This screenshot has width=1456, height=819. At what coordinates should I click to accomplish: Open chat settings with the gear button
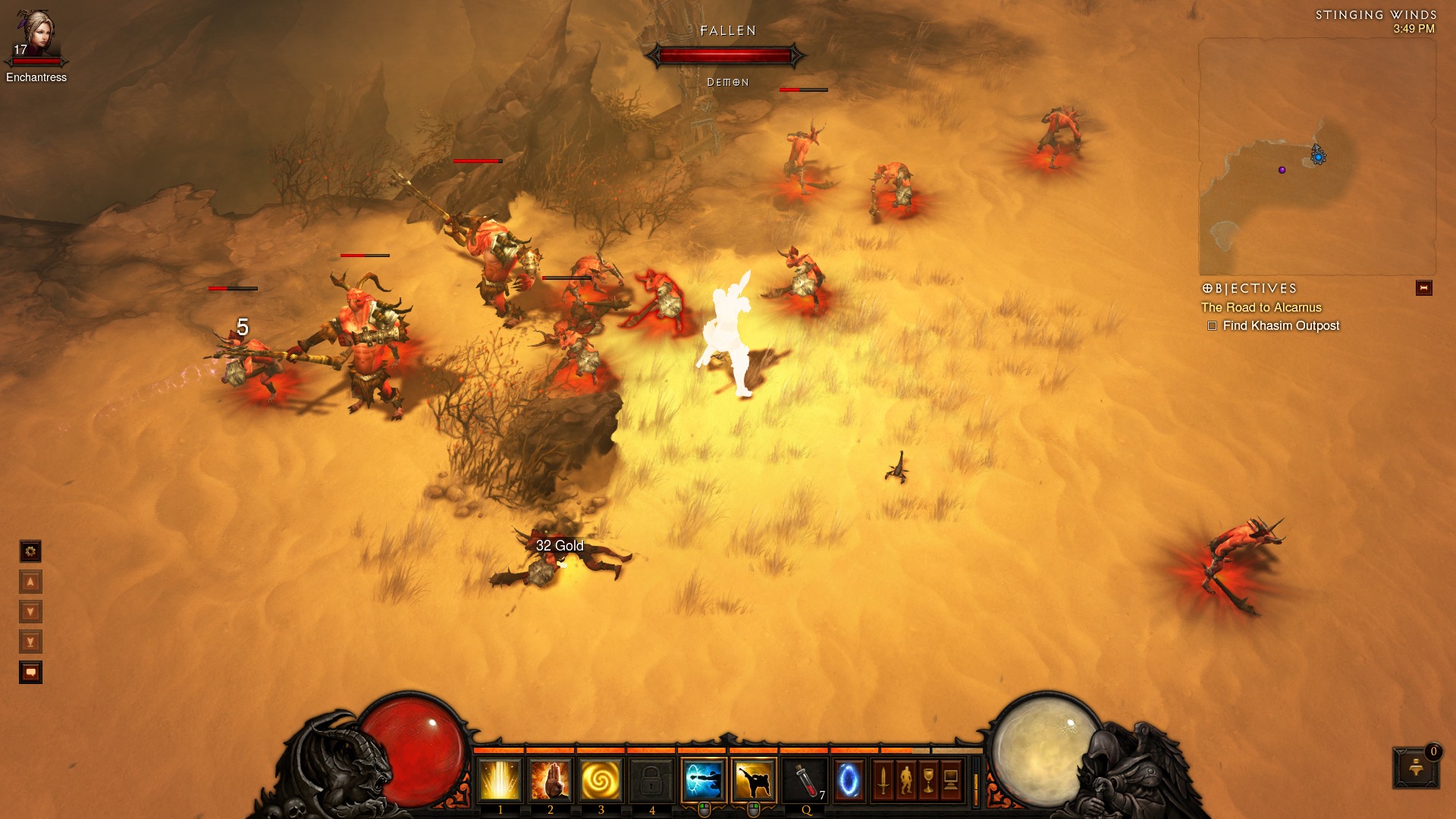(30, 551)
